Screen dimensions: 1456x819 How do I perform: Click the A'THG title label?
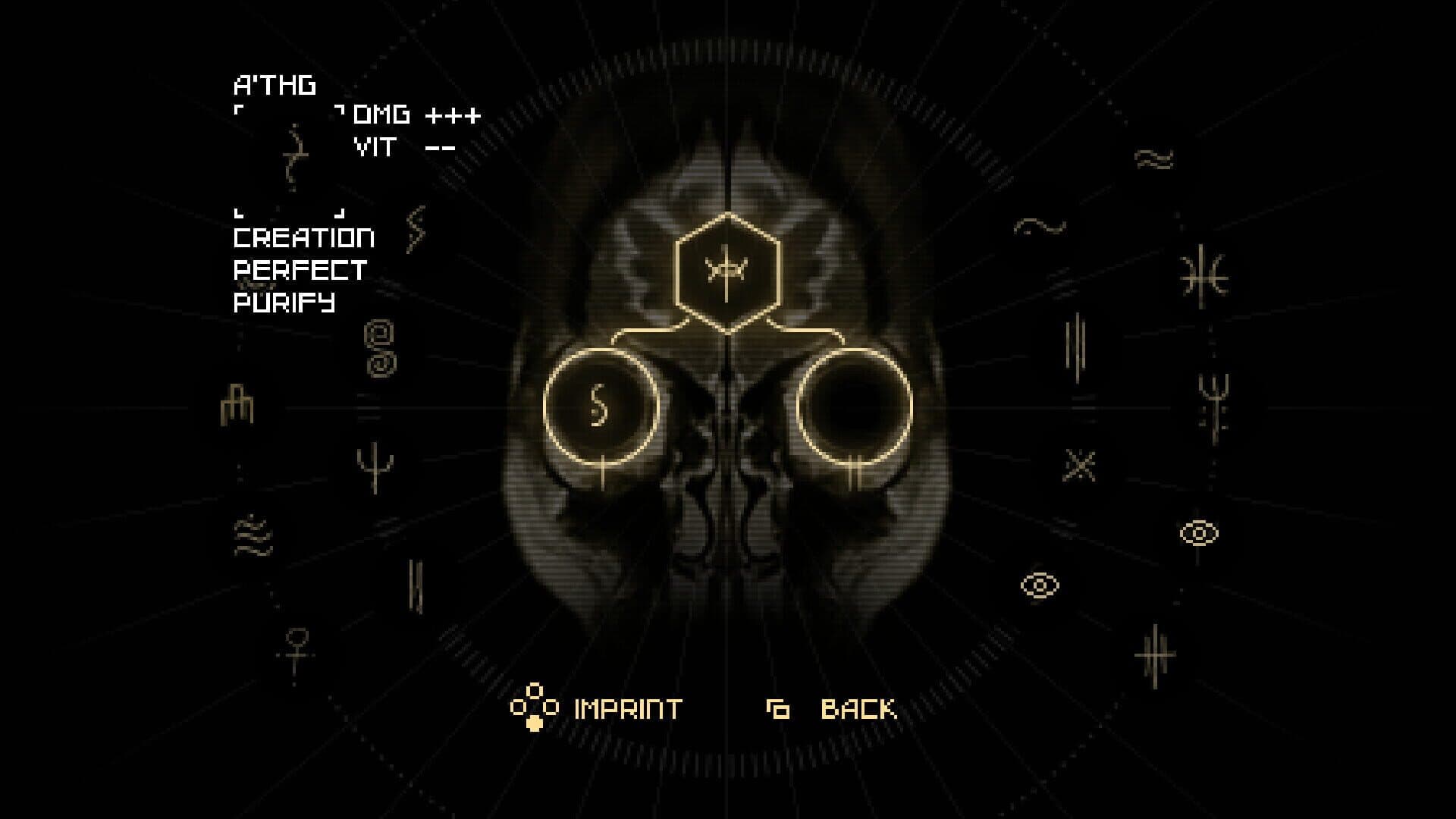click(x=275, y=86)
